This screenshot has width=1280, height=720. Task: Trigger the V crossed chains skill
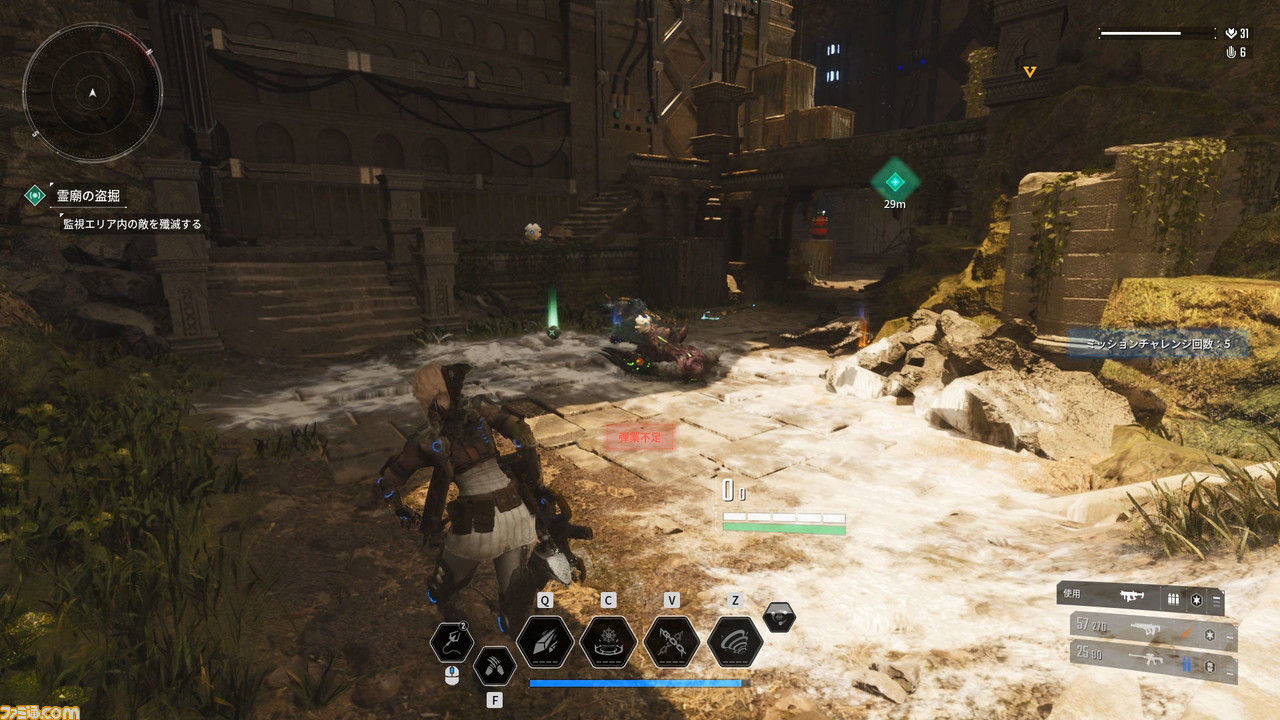pos(672,641)
